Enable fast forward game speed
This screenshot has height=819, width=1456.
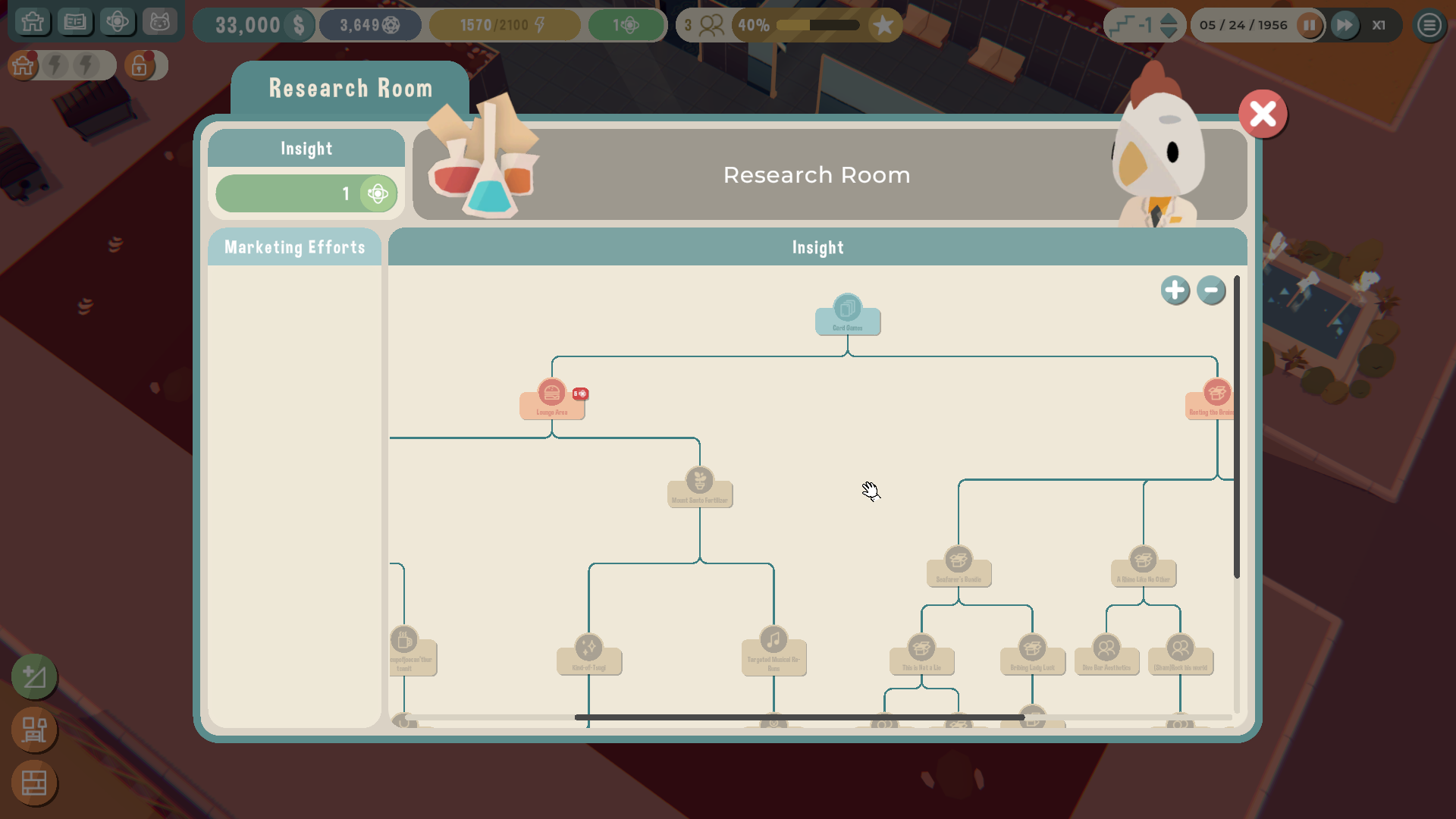tap(1345, 25)
